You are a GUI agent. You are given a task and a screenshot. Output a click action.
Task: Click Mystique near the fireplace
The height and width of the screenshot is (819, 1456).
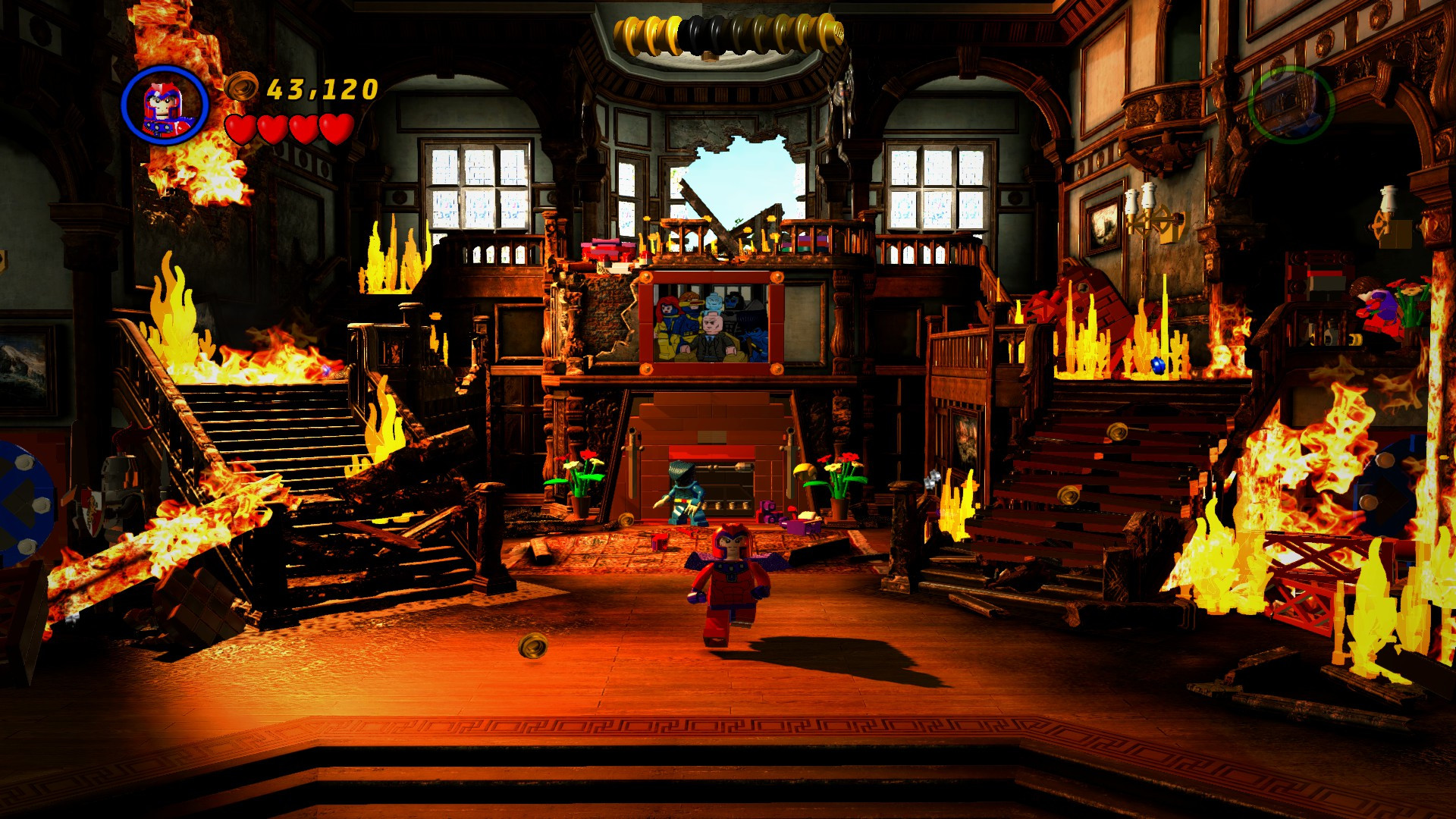click(x=685, y=493)
